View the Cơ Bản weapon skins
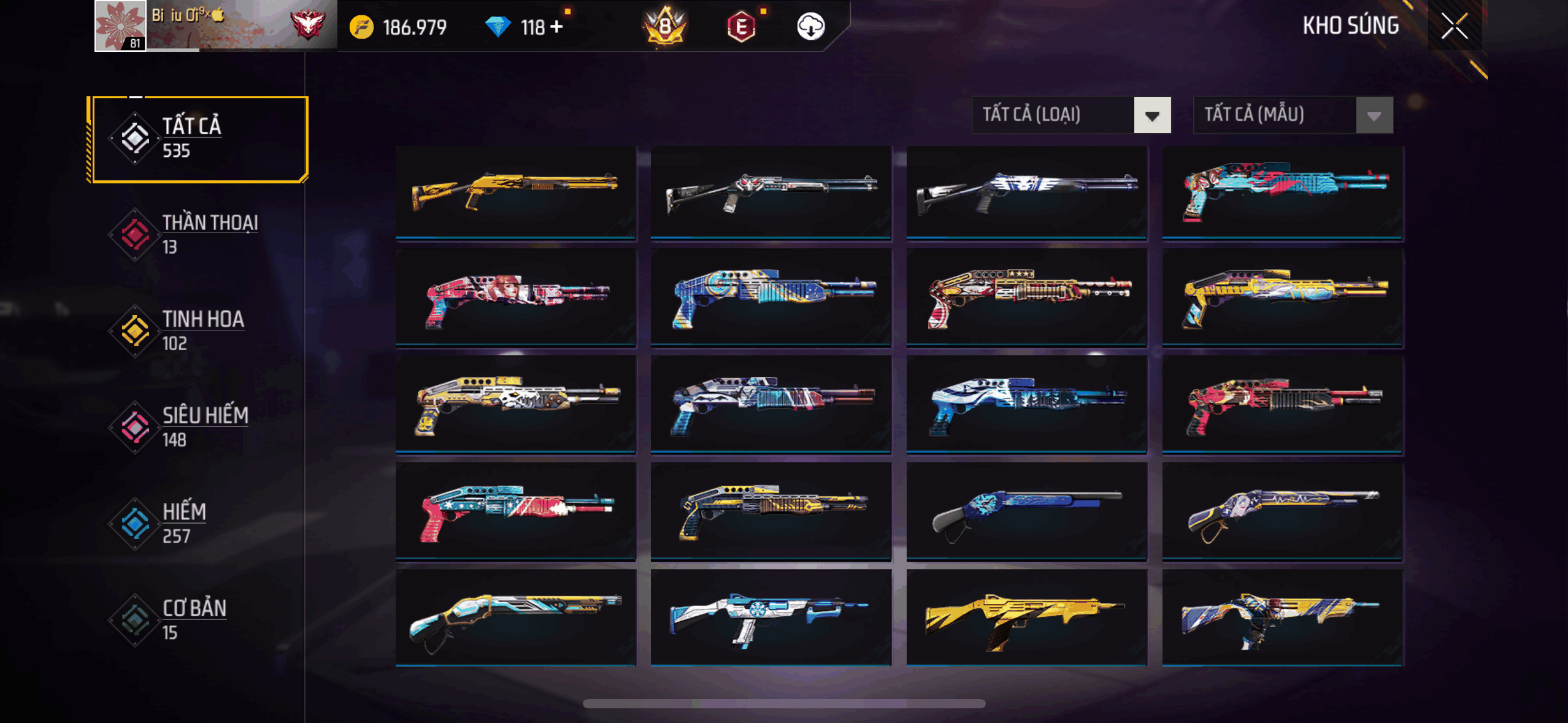 tap(198, 620)
